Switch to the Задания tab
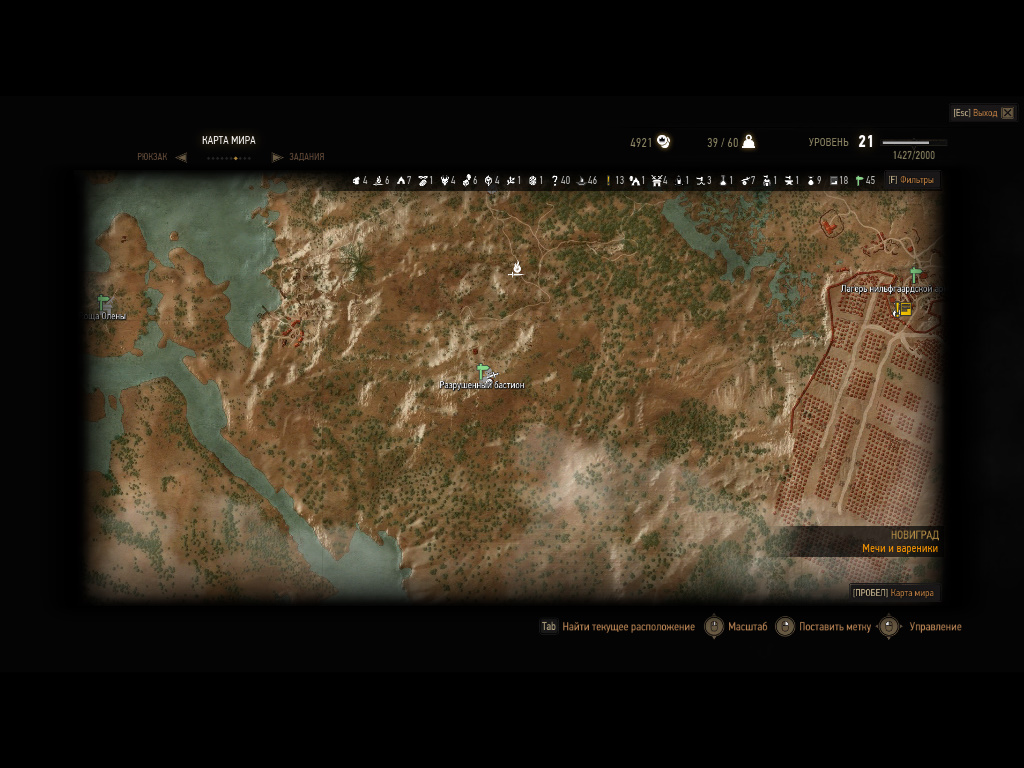This screenshot has width=1024, height=768. click(306, 157)
